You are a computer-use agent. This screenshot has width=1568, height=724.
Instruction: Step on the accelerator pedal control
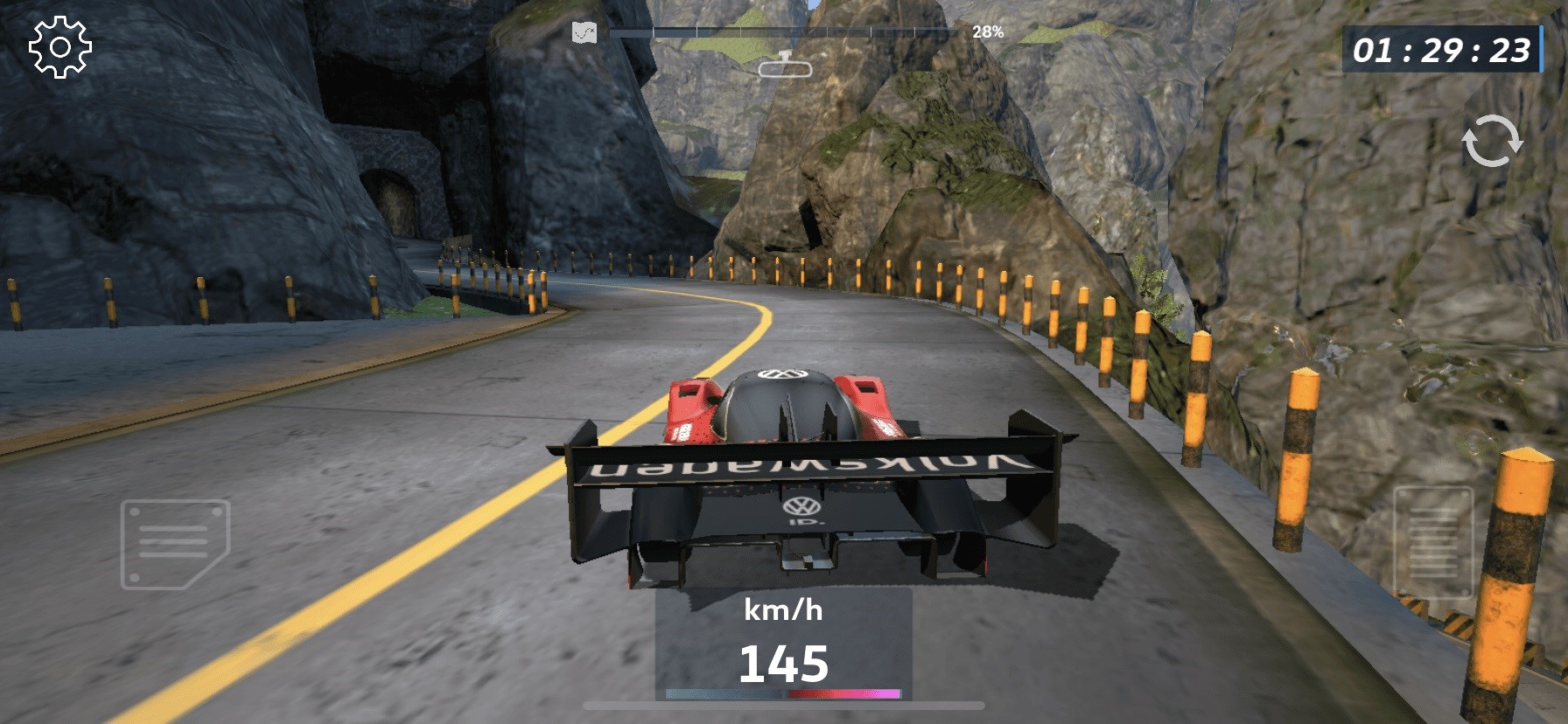(x=1432, y=542)
